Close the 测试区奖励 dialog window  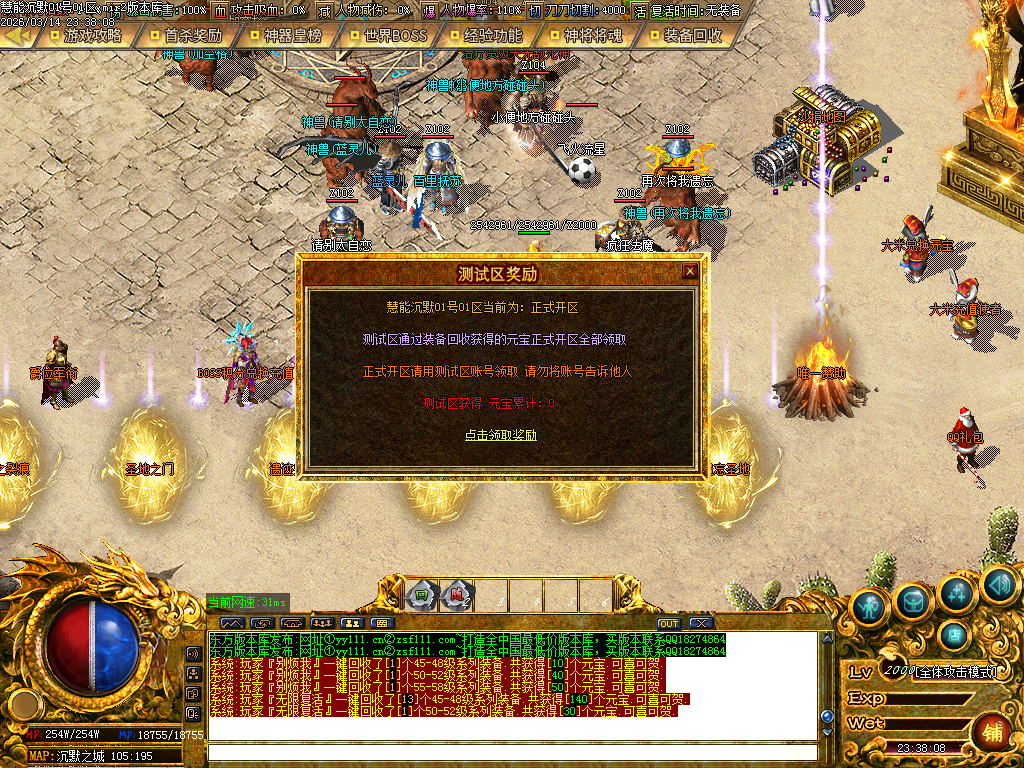tap(689, 271)
